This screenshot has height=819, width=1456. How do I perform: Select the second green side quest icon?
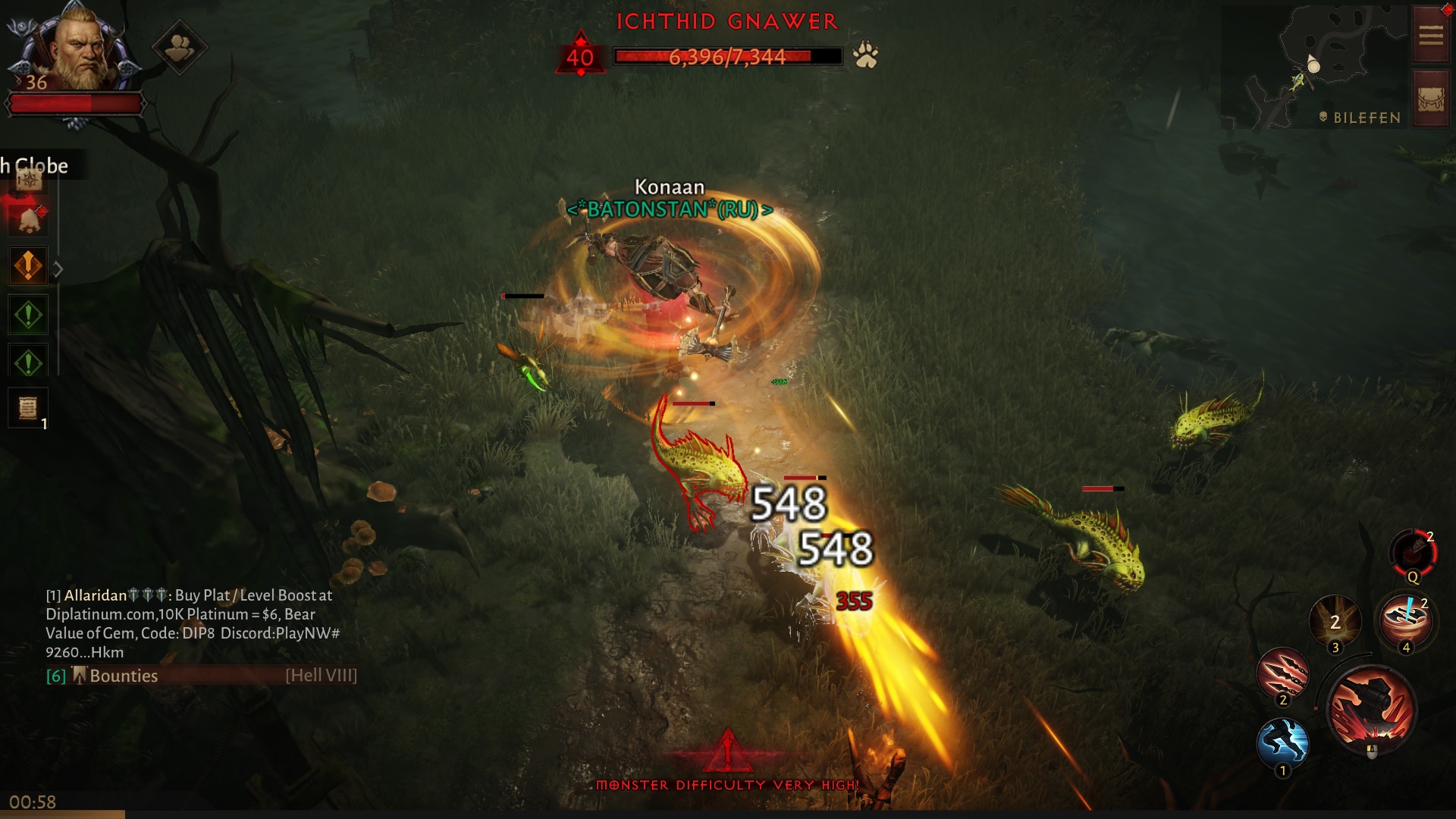click(x=28, y=360)
